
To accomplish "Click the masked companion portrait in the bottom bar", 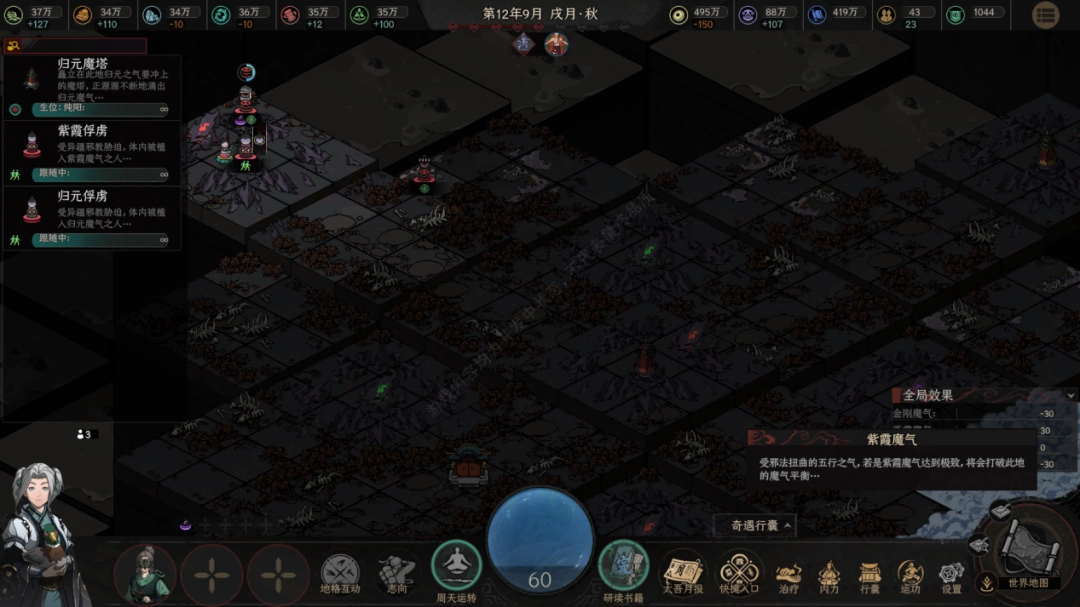I will [x=145, y=575].
